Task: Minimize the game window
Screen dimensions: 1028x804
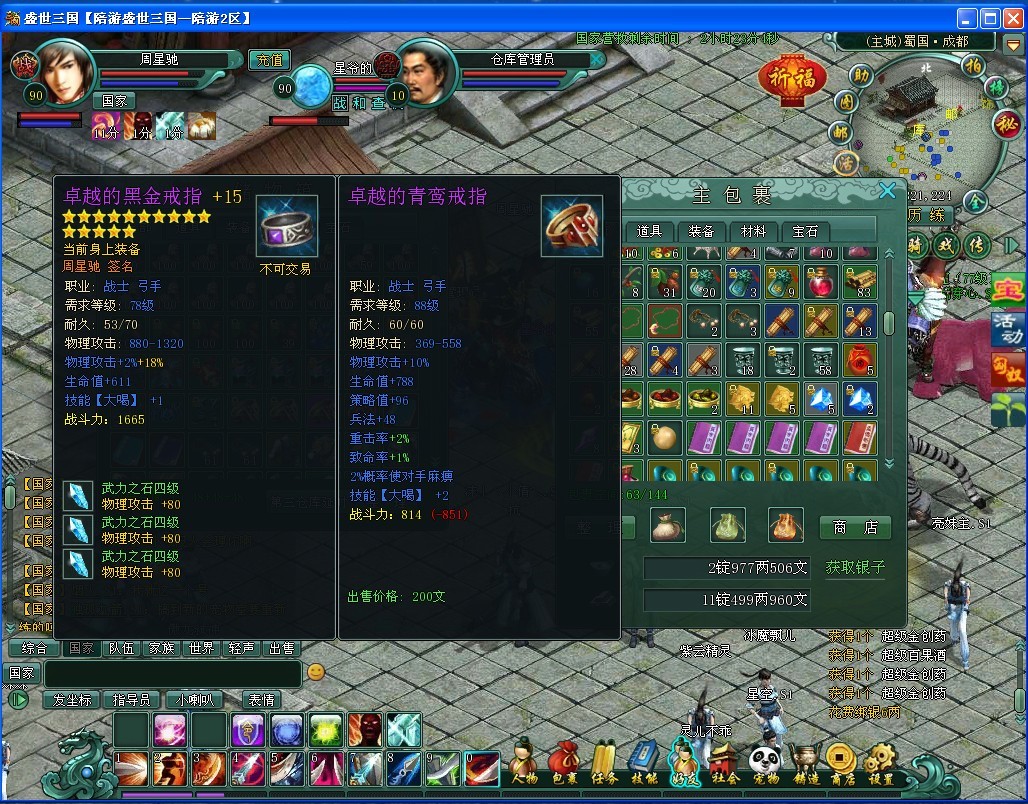Action: tap(967, 17)
